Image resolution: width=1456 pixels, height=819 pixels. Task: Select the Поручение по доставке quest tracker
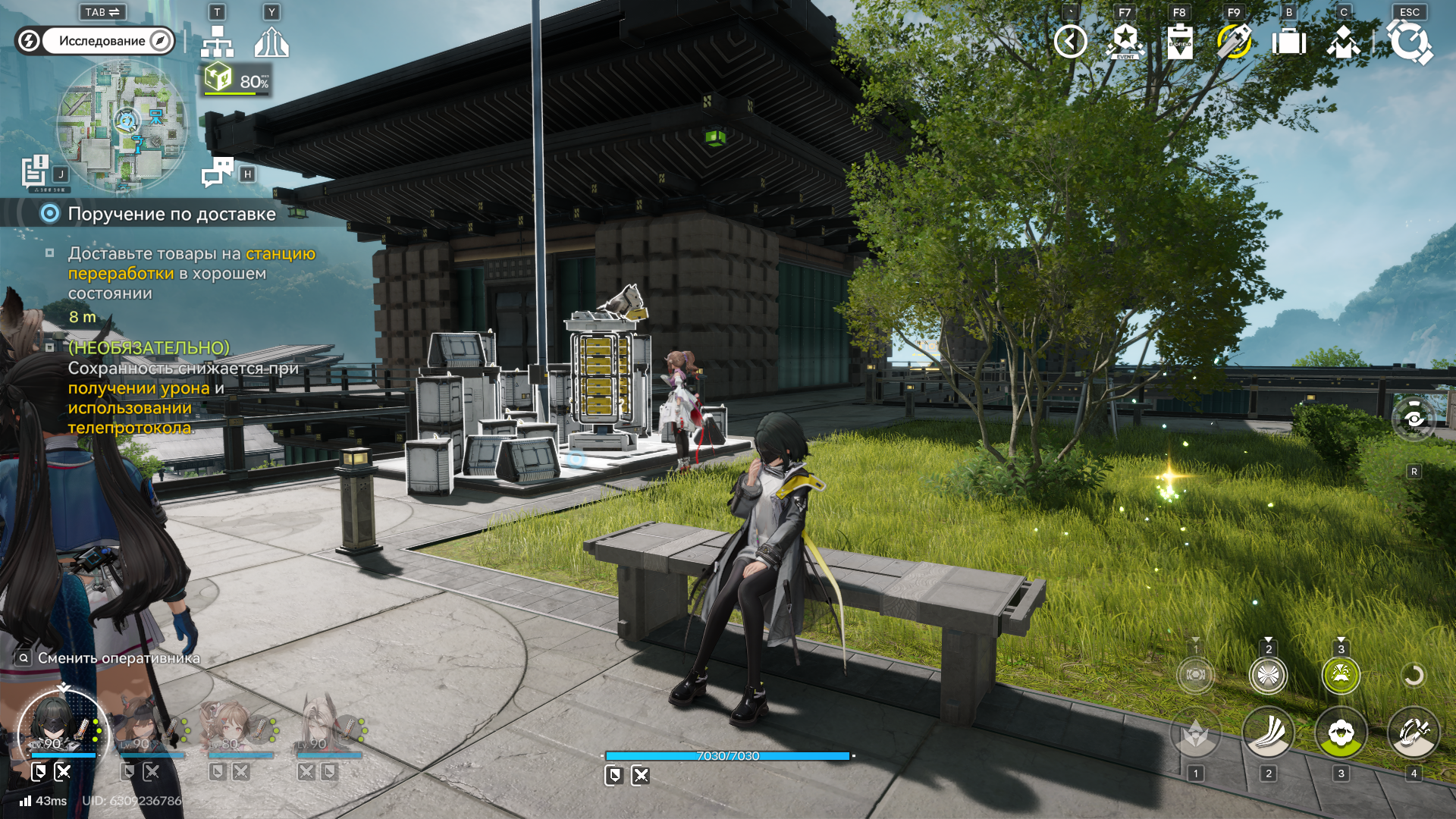pyautogui.click(x=171, y=214)
